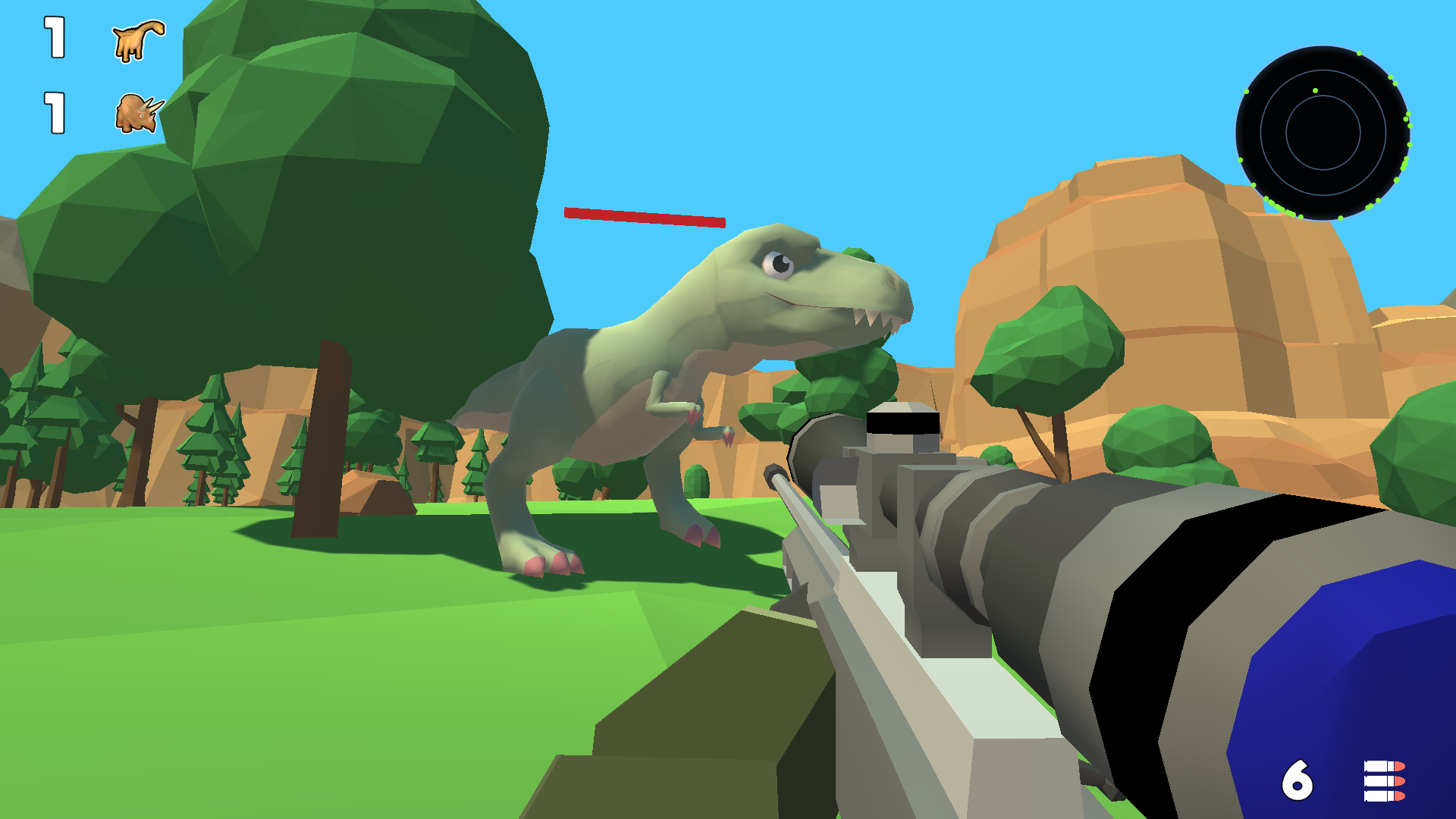Click the center ring of the radar
Image resolution: width=1456 pixels, height=819 pixels.
pyautogui.click(x=1323, y=133)
